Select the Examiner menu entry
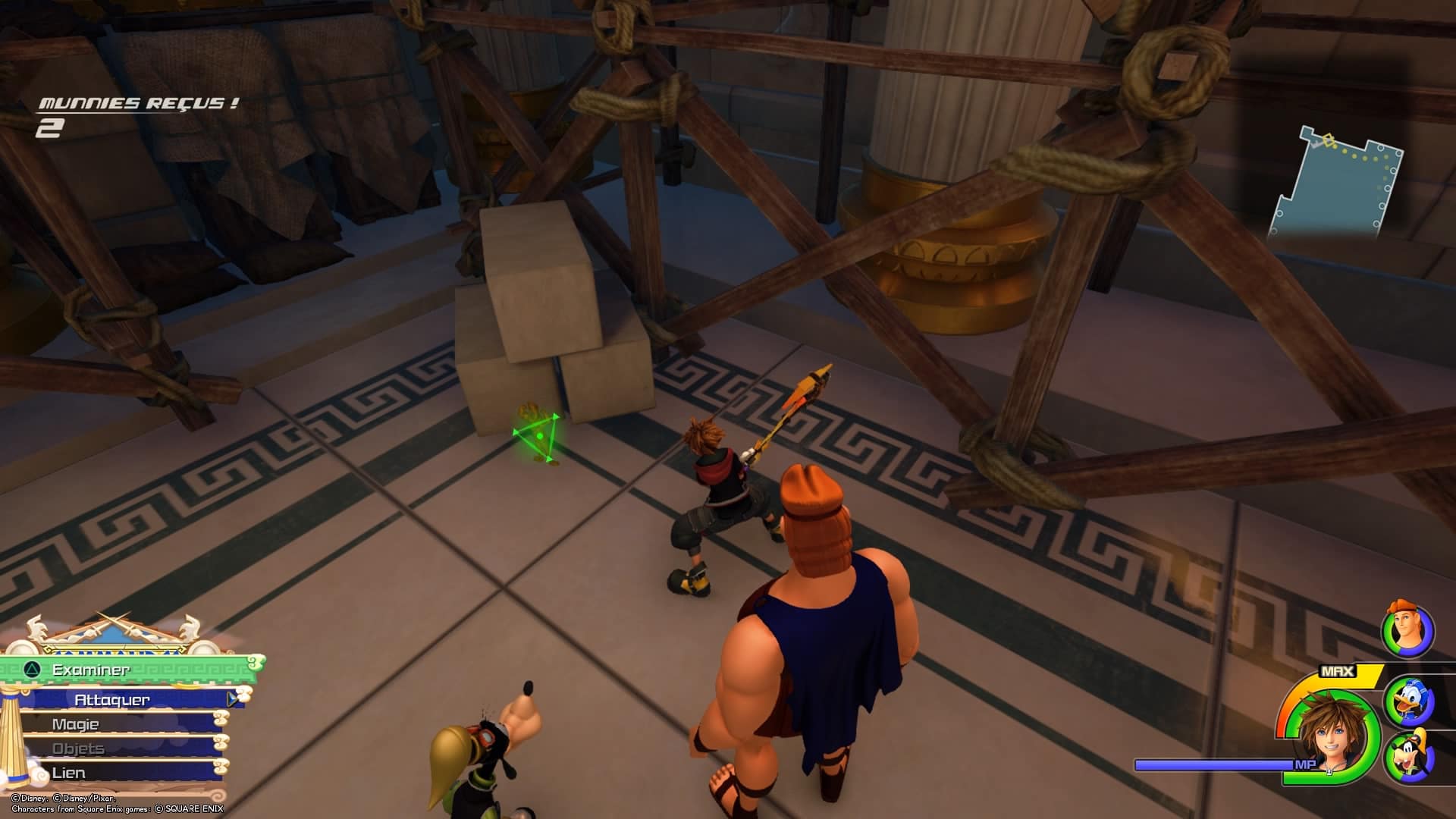The height and width of the screenshot is (819, 1456). click(91, 670)
